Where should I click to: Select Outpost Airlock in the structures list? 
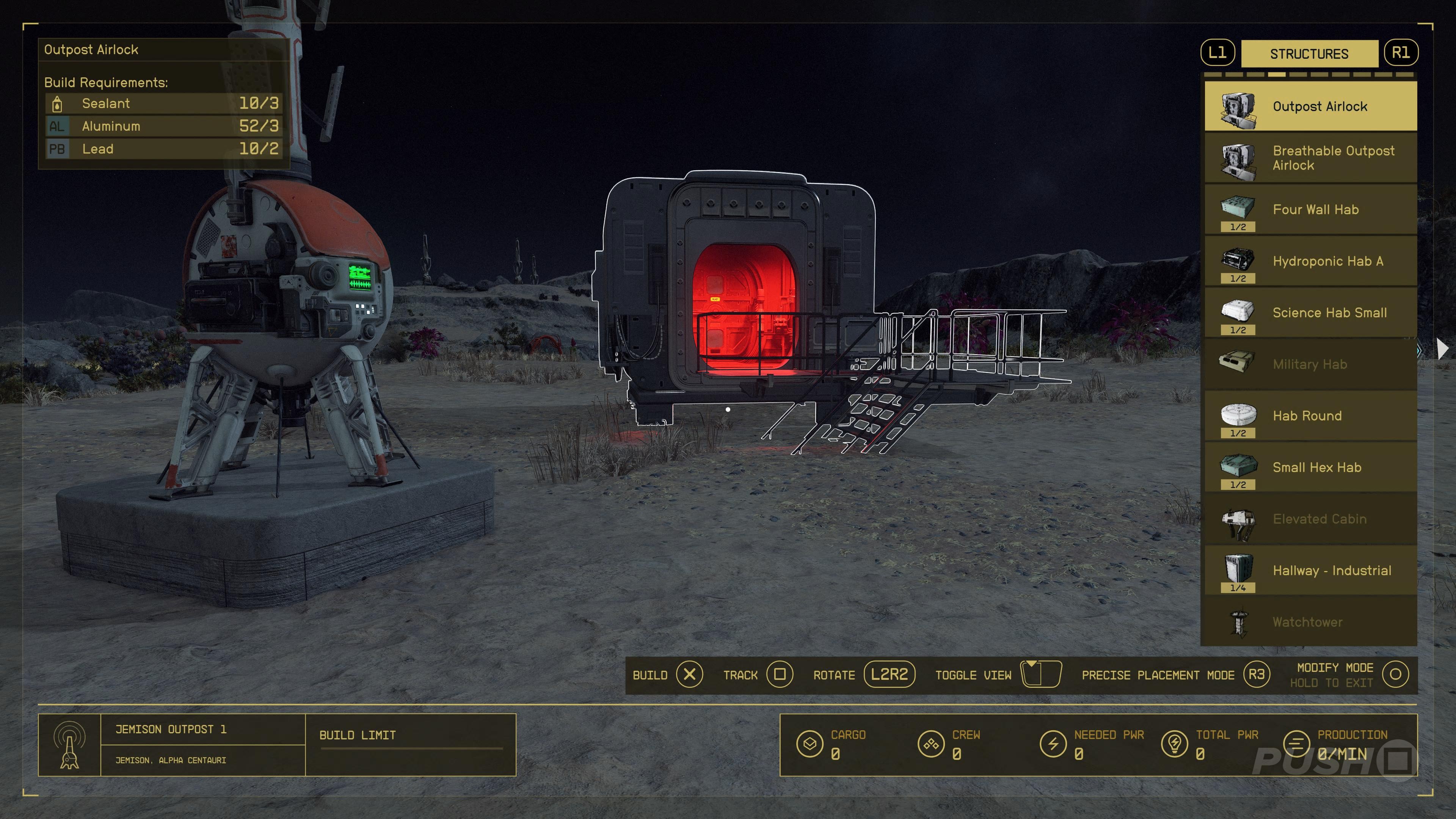1310,106
